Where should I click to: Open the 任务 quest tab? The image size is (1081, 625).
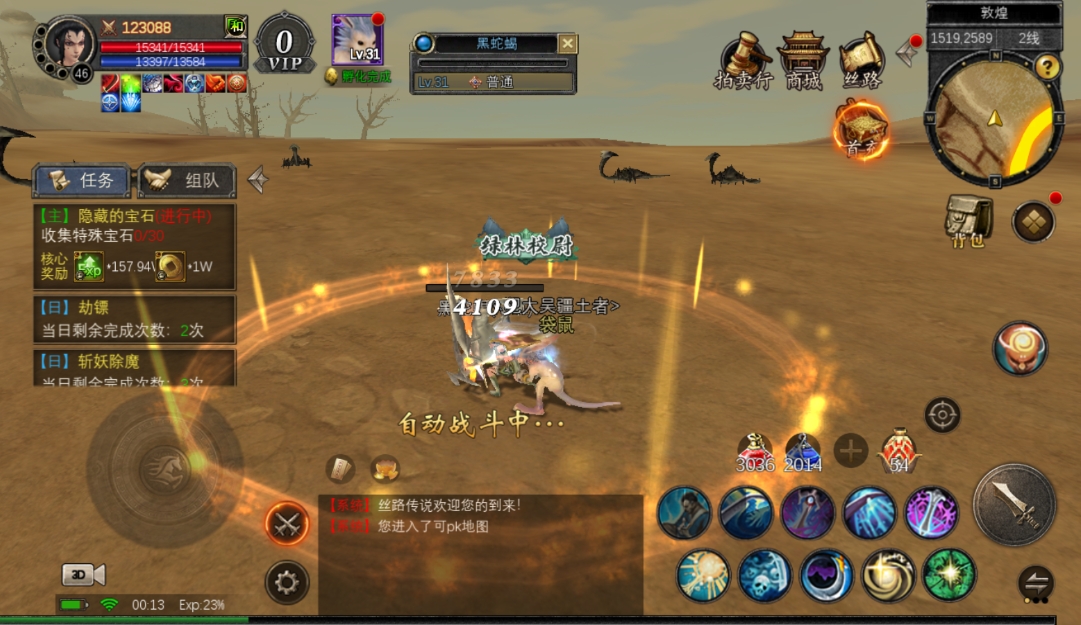point(84,181)
